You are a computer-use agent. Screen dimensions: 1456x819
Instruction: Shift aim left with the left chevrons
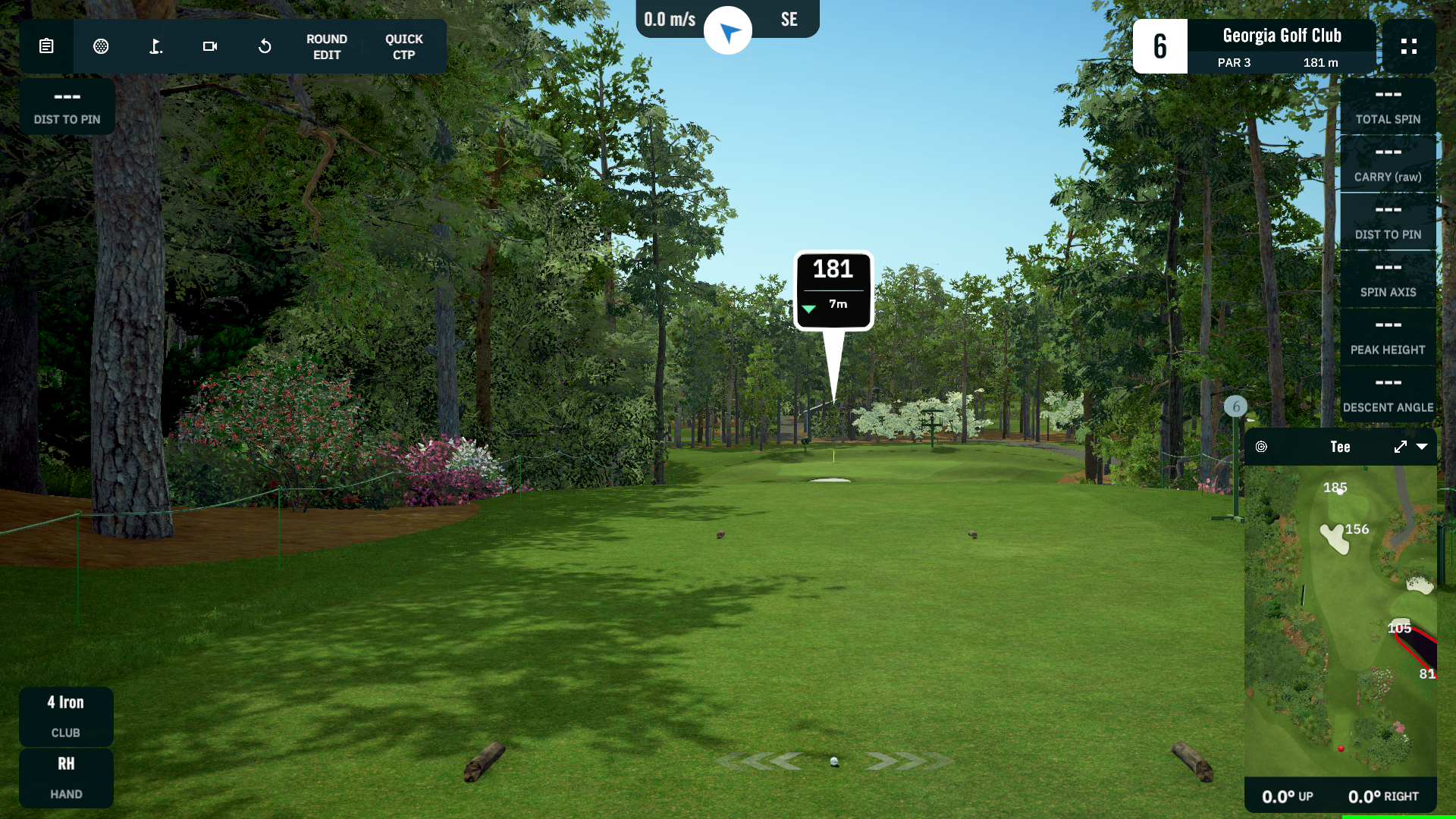pyautogui.click(x=762, y=761)
